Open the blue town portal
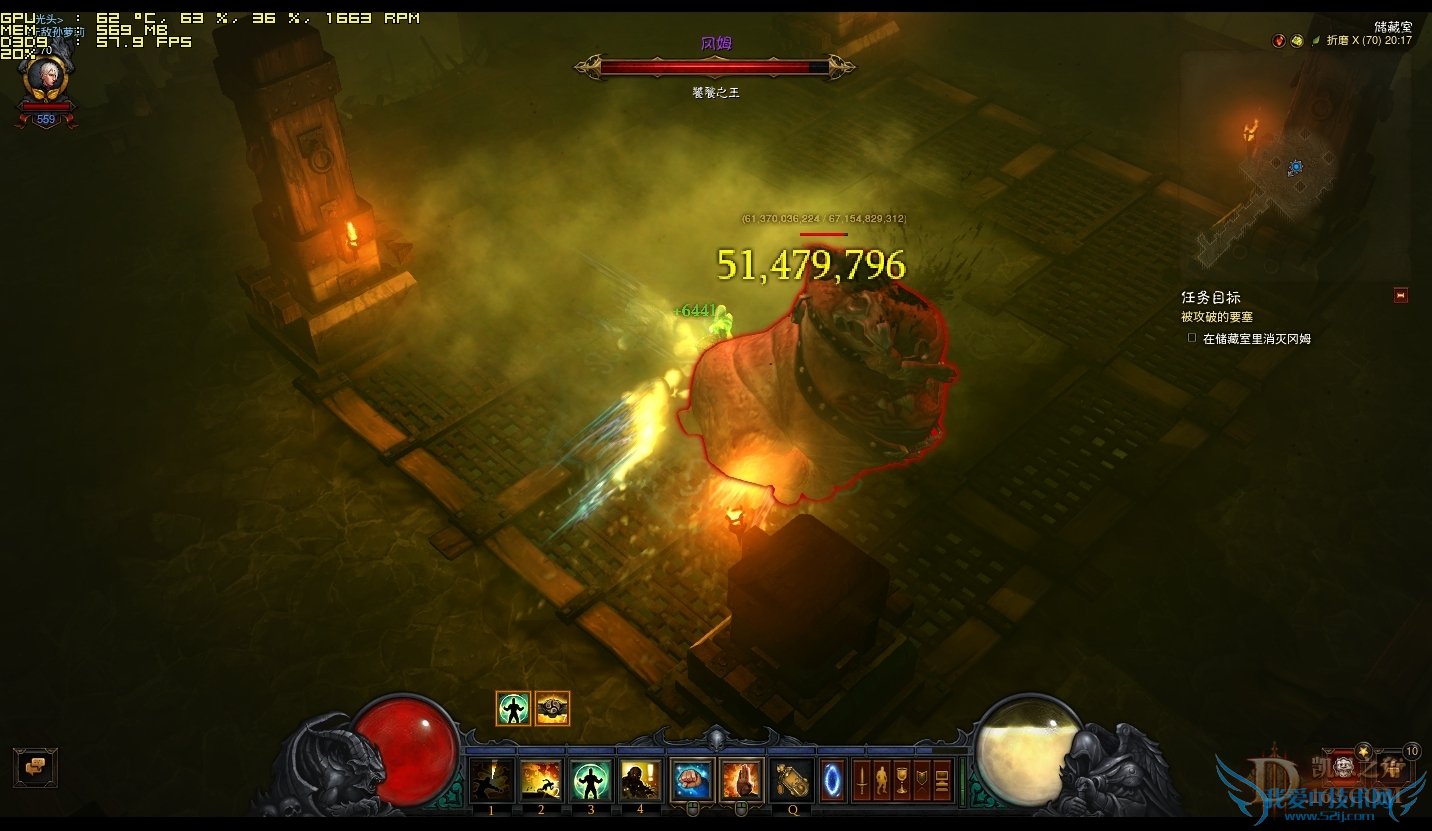 [832, 780]
